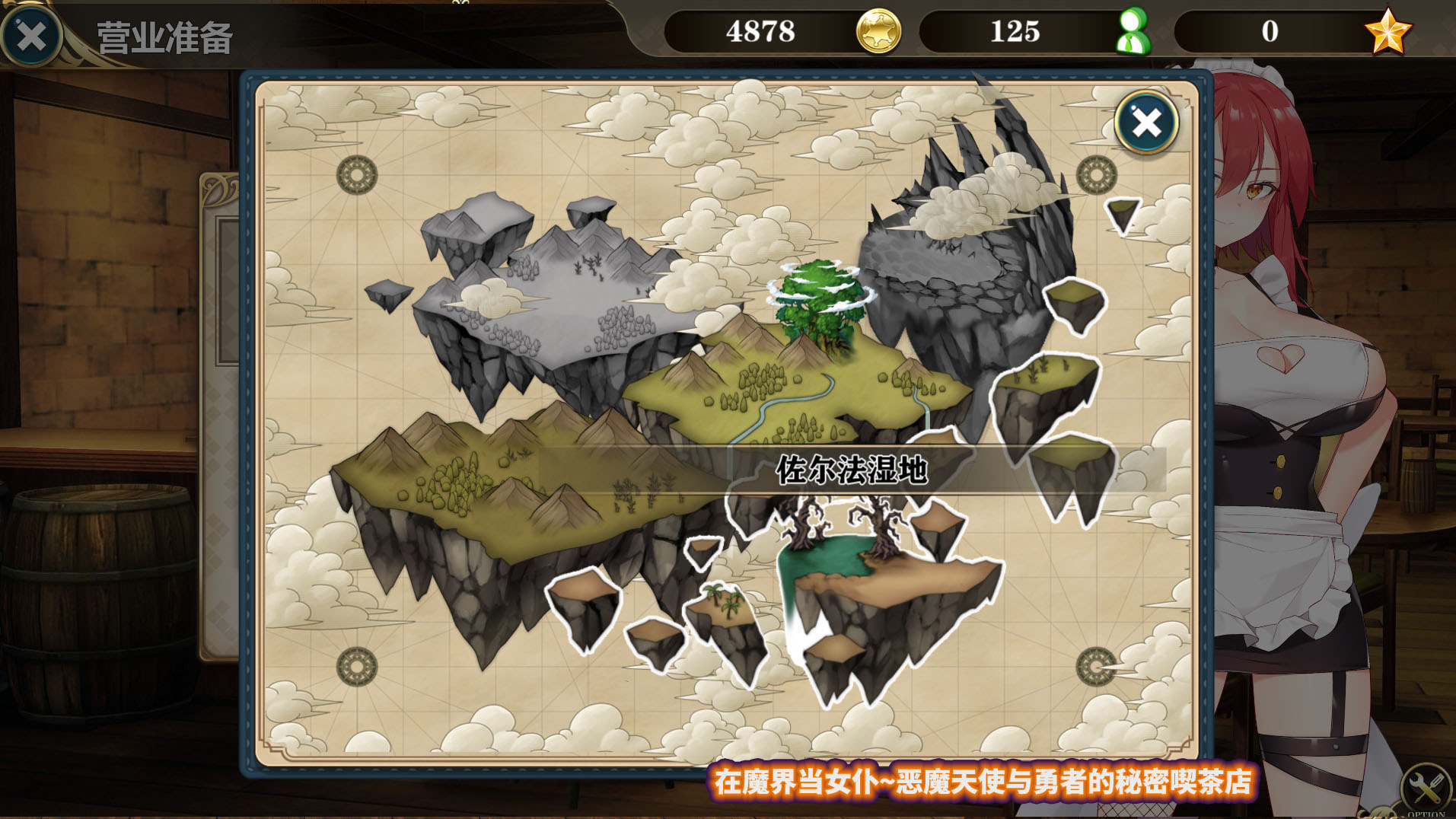Pick the gray snowy mountain island
The image size is (1456, 819).
(548, 297)
